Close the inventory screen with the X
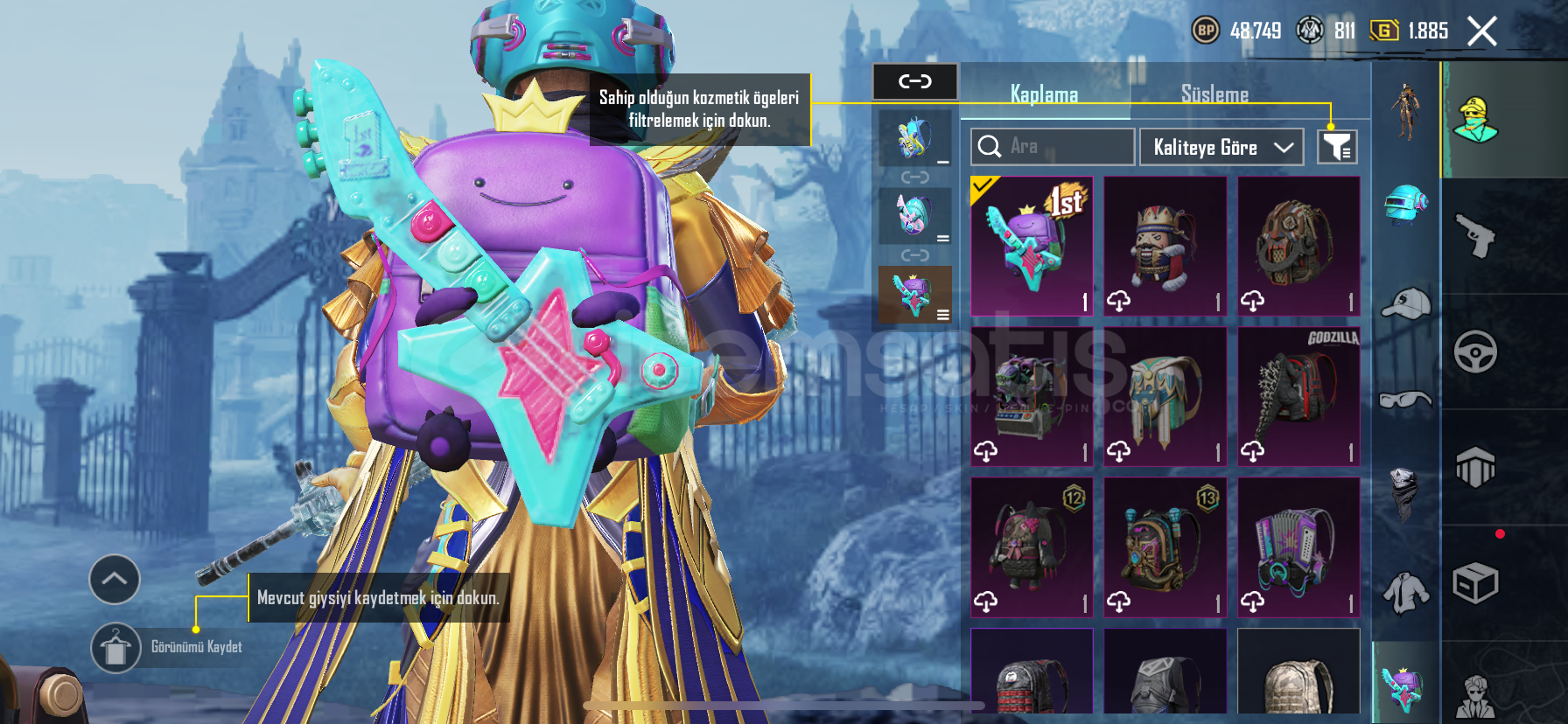 pyautogui.click(x=1481, y=32)
